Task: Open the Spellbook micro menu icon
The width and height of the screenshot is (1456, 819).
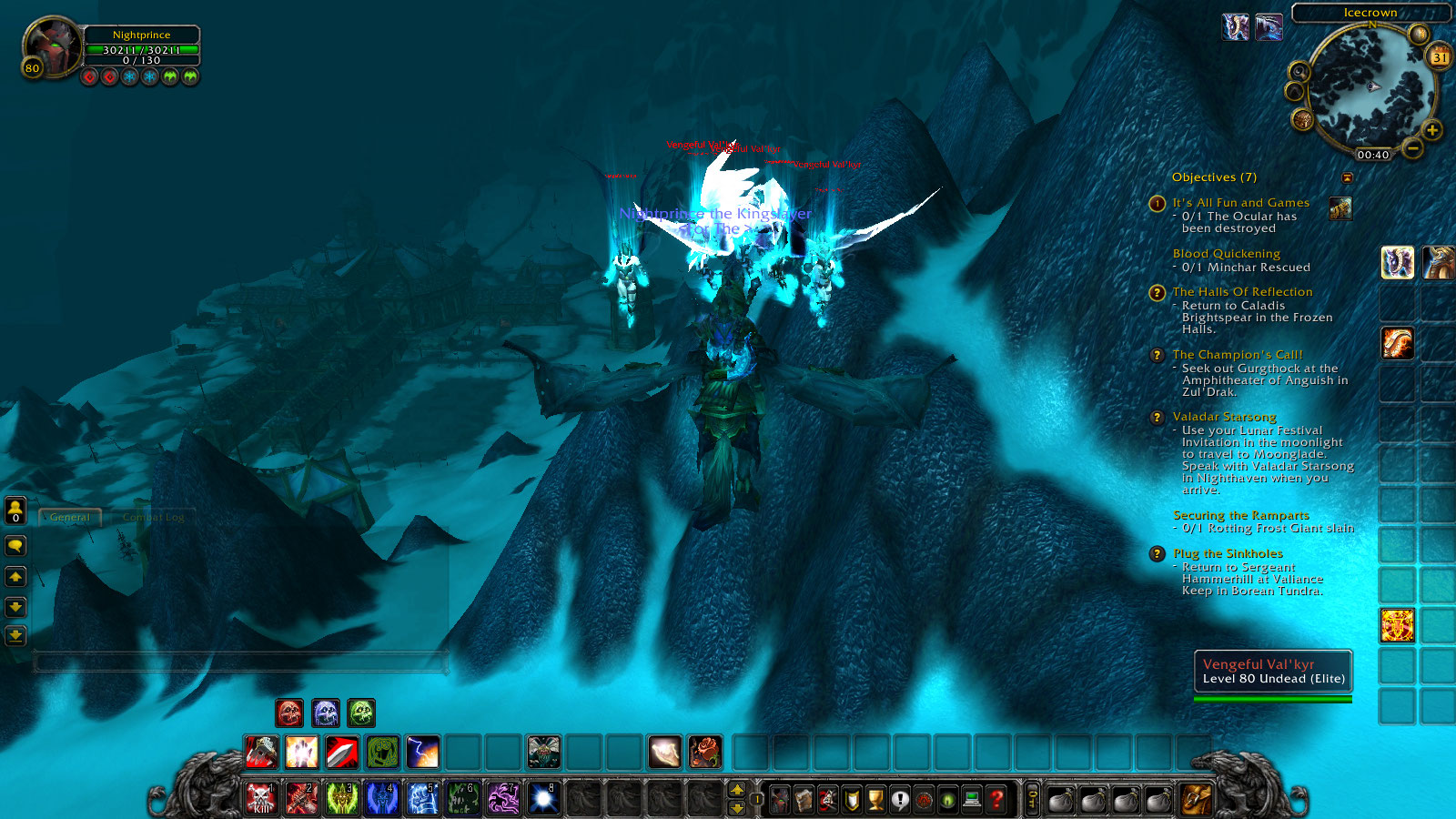Action: pos(804,801)
